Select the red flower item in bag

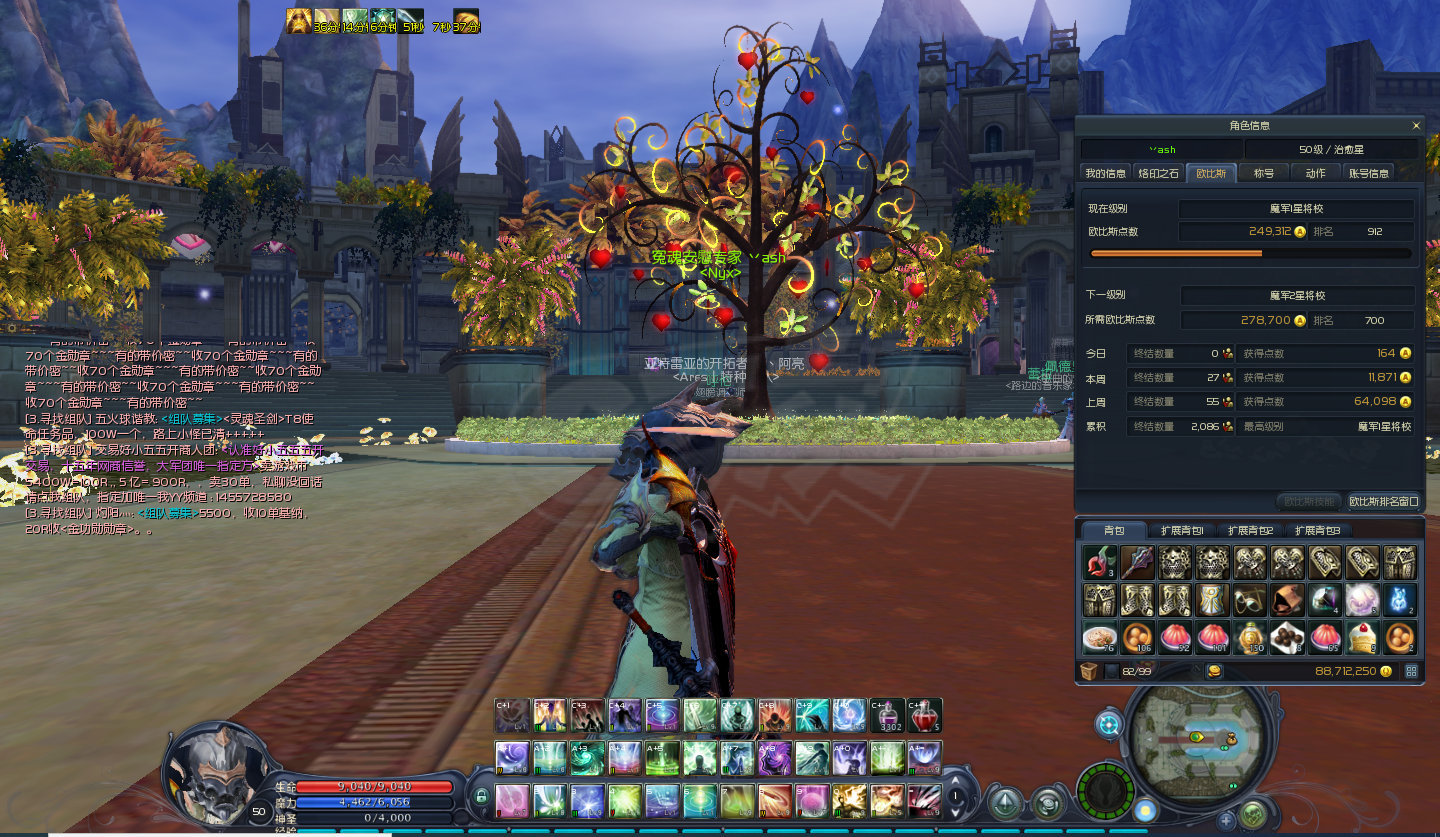point(1100,563)
